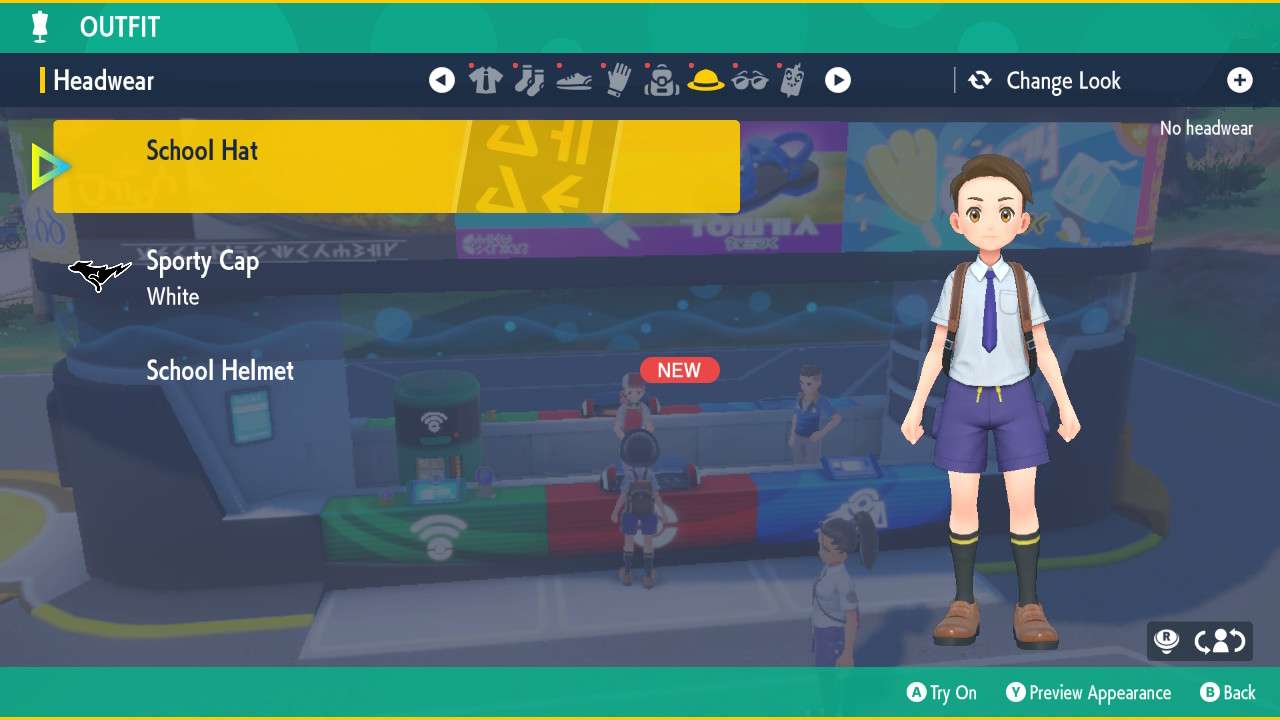Screen dimensions: 1280x720
Task: Select the gloves category icon
Action: [x=619, y=80]
